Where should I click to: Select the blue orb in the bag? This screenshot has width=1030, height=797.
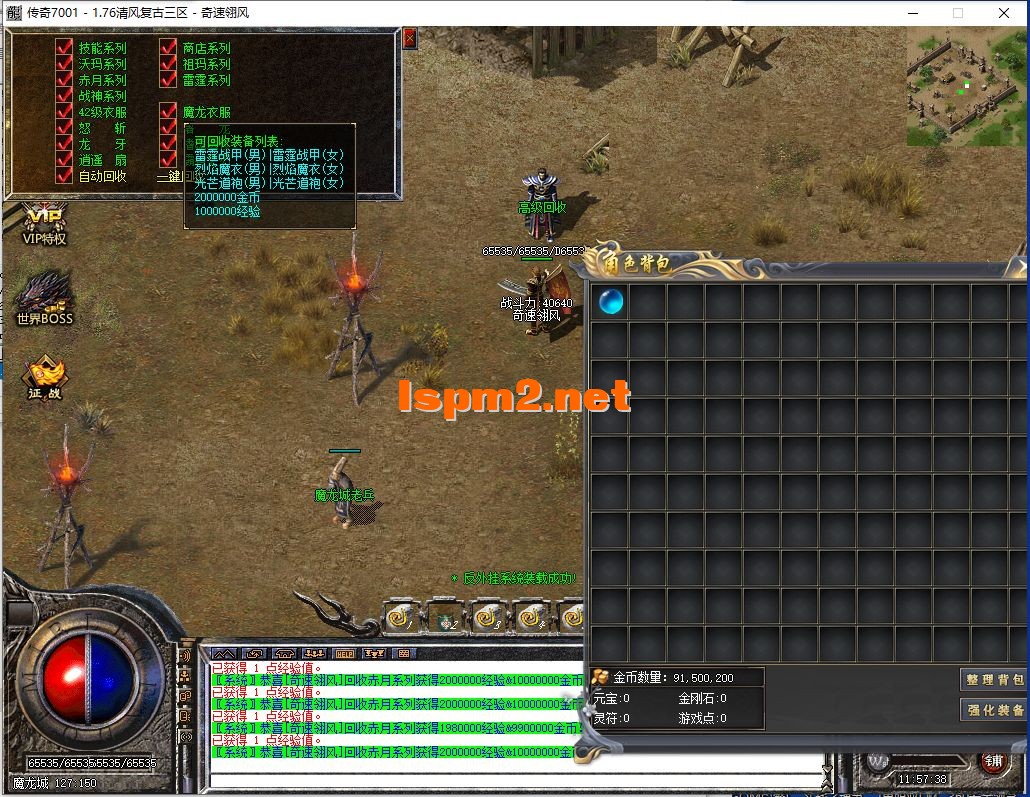611,301
